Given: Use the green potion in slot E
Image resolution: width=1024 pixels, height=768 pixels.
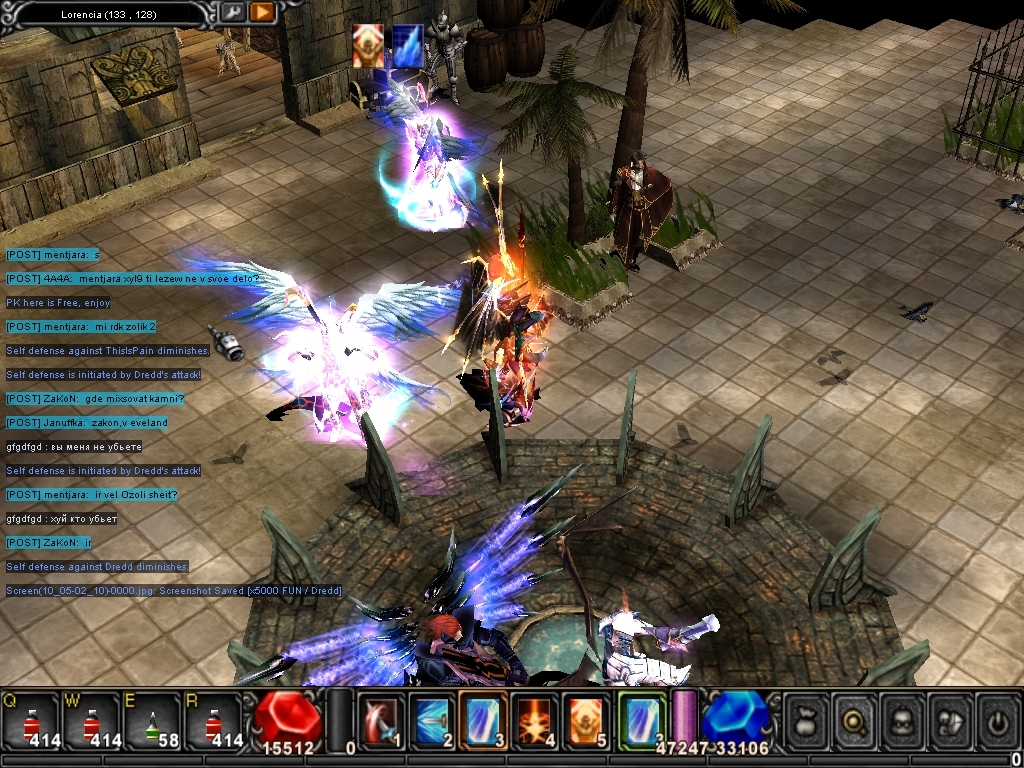Looking at the screenshot, I should [151, 720].
